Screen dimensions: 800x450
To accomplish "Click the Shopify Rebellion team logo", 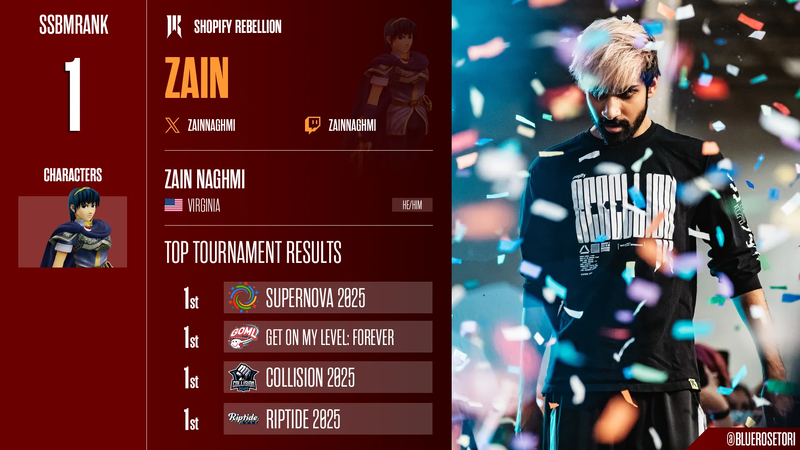I will pyautogui.click(x=175, y=28).
